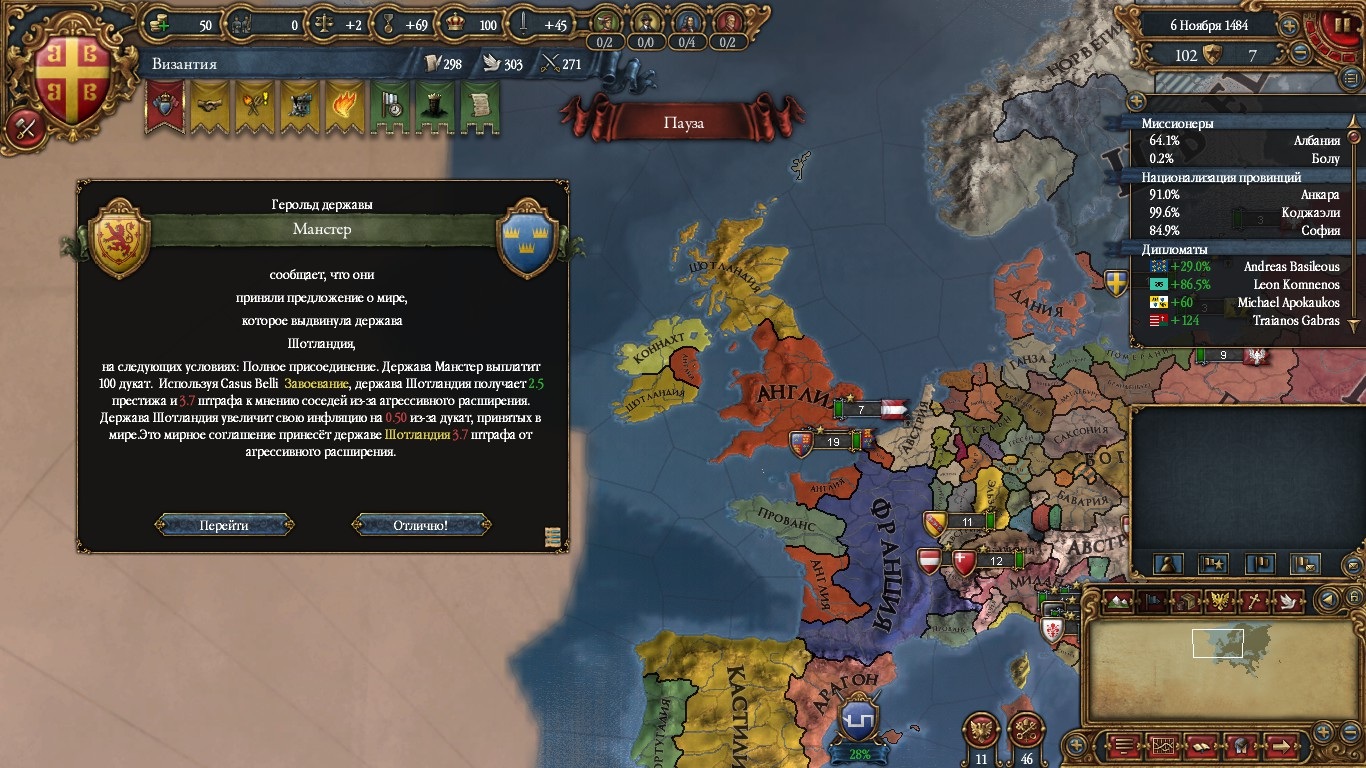Confirm the peace message with "Отлично!"

tap(421, 525)
